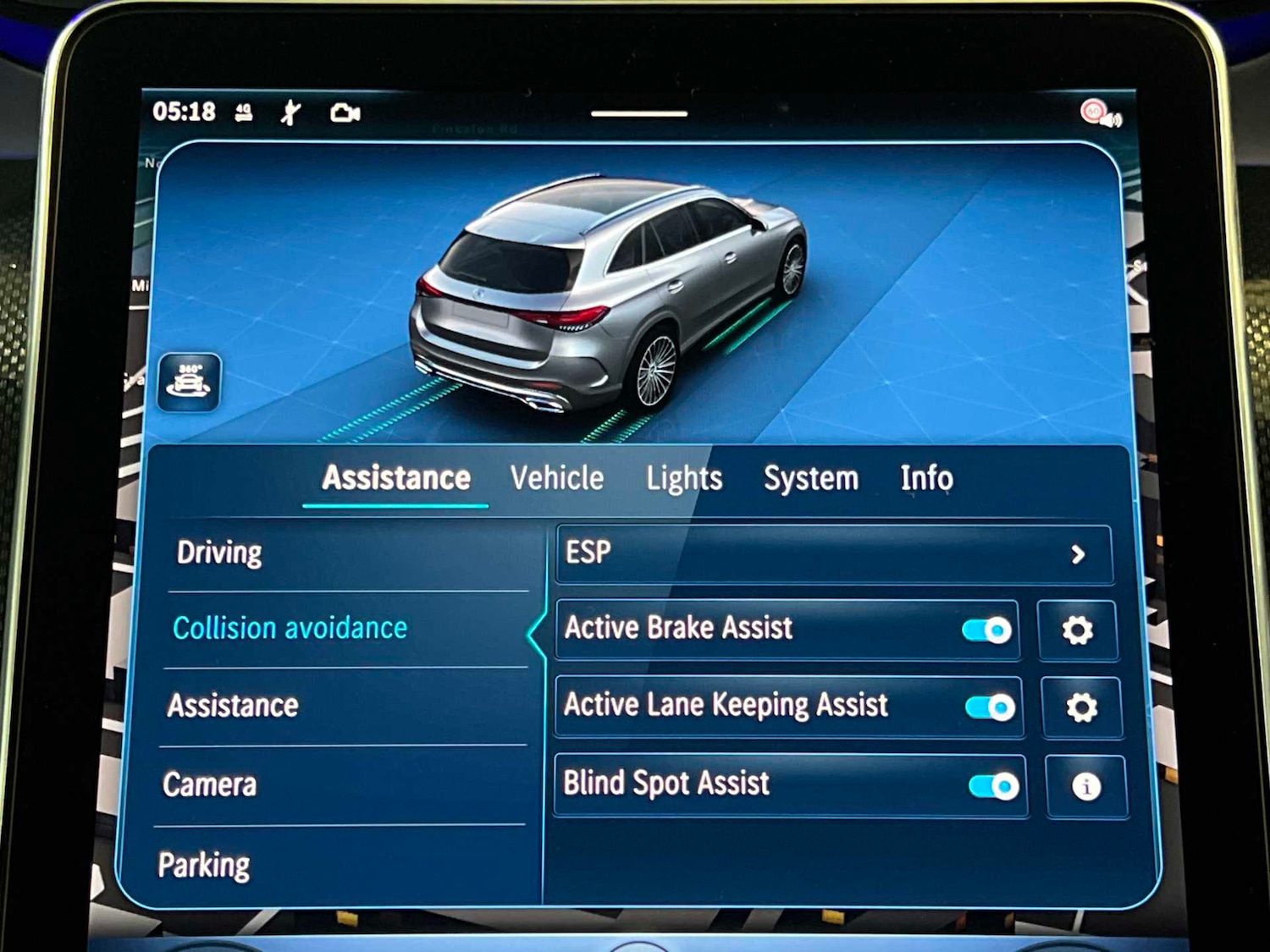The image size is (1270, 952).
Task: Open the Parking settings section
Action: coord(203,864)
